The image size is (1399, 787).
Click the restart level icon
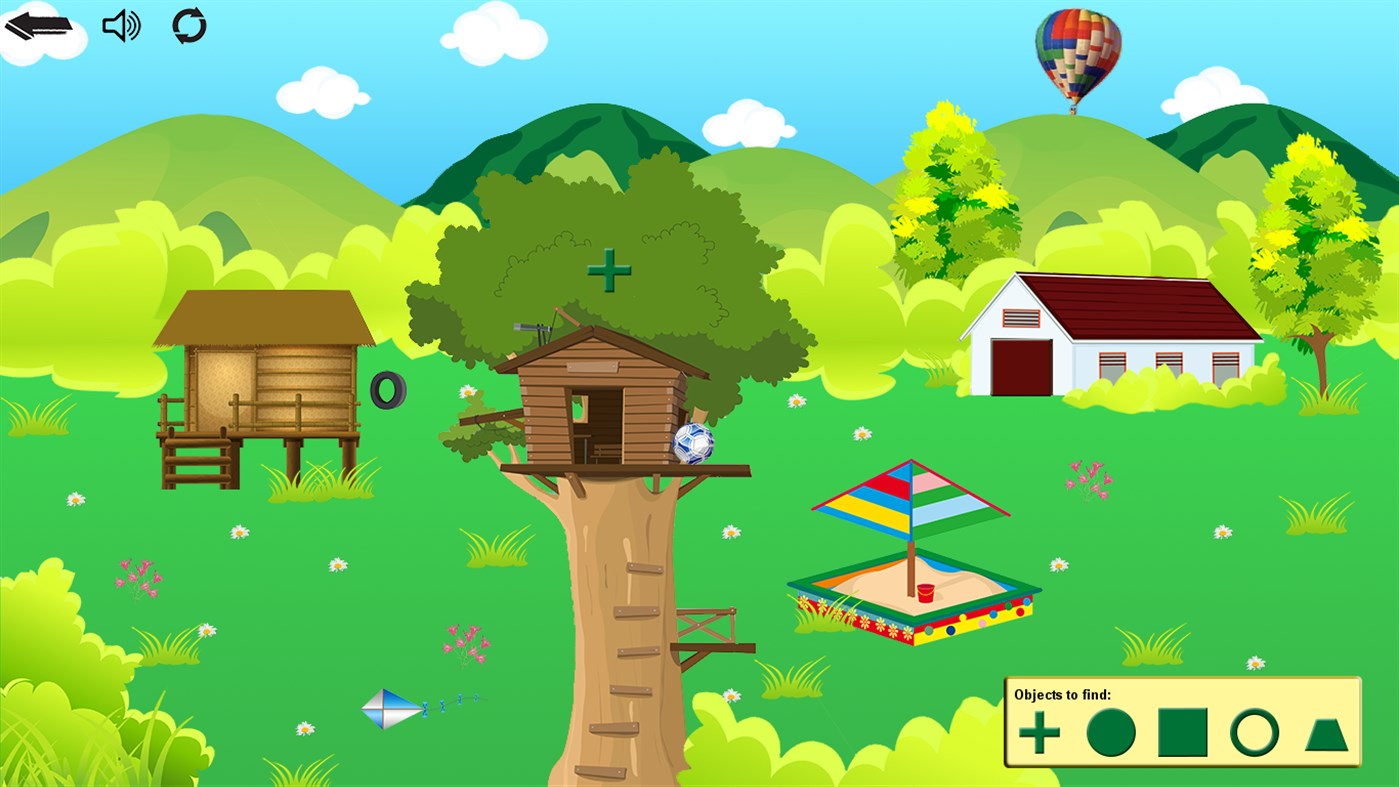189,26
